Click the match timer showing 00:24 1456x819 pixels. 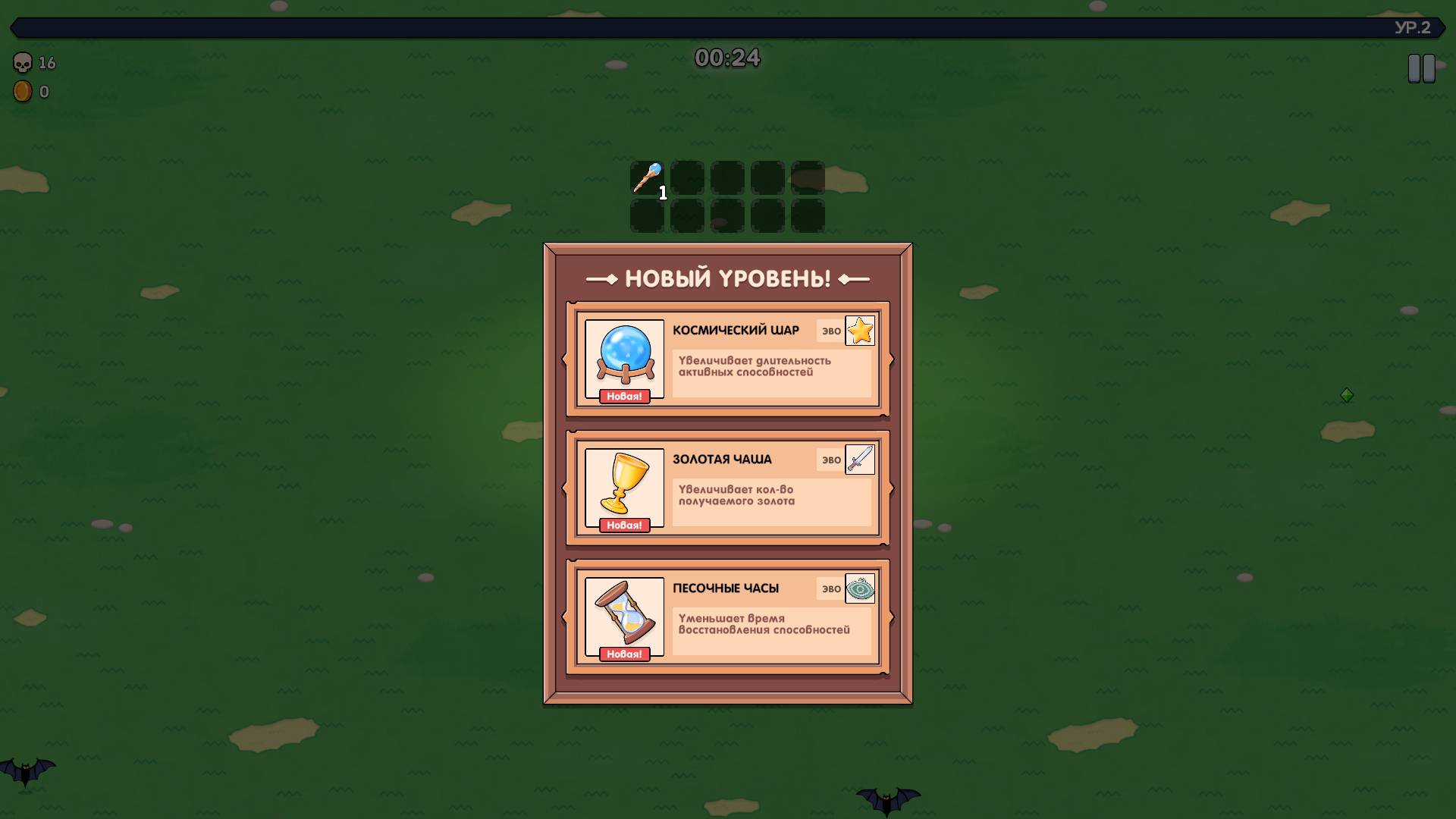(728, 58)
